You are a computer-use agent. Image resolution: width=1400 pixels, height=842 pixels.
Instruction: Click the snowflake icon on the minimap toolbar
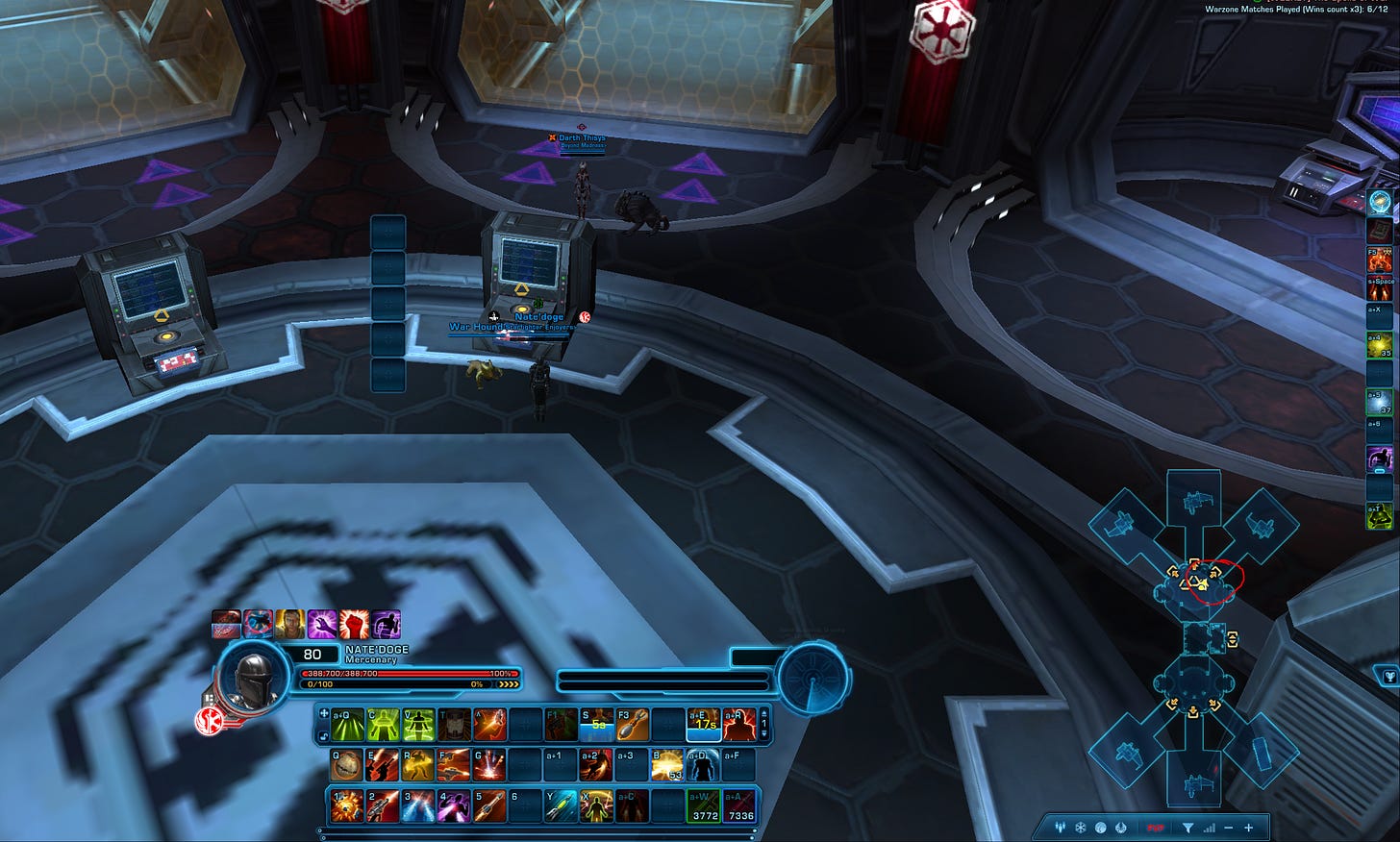1080,828
